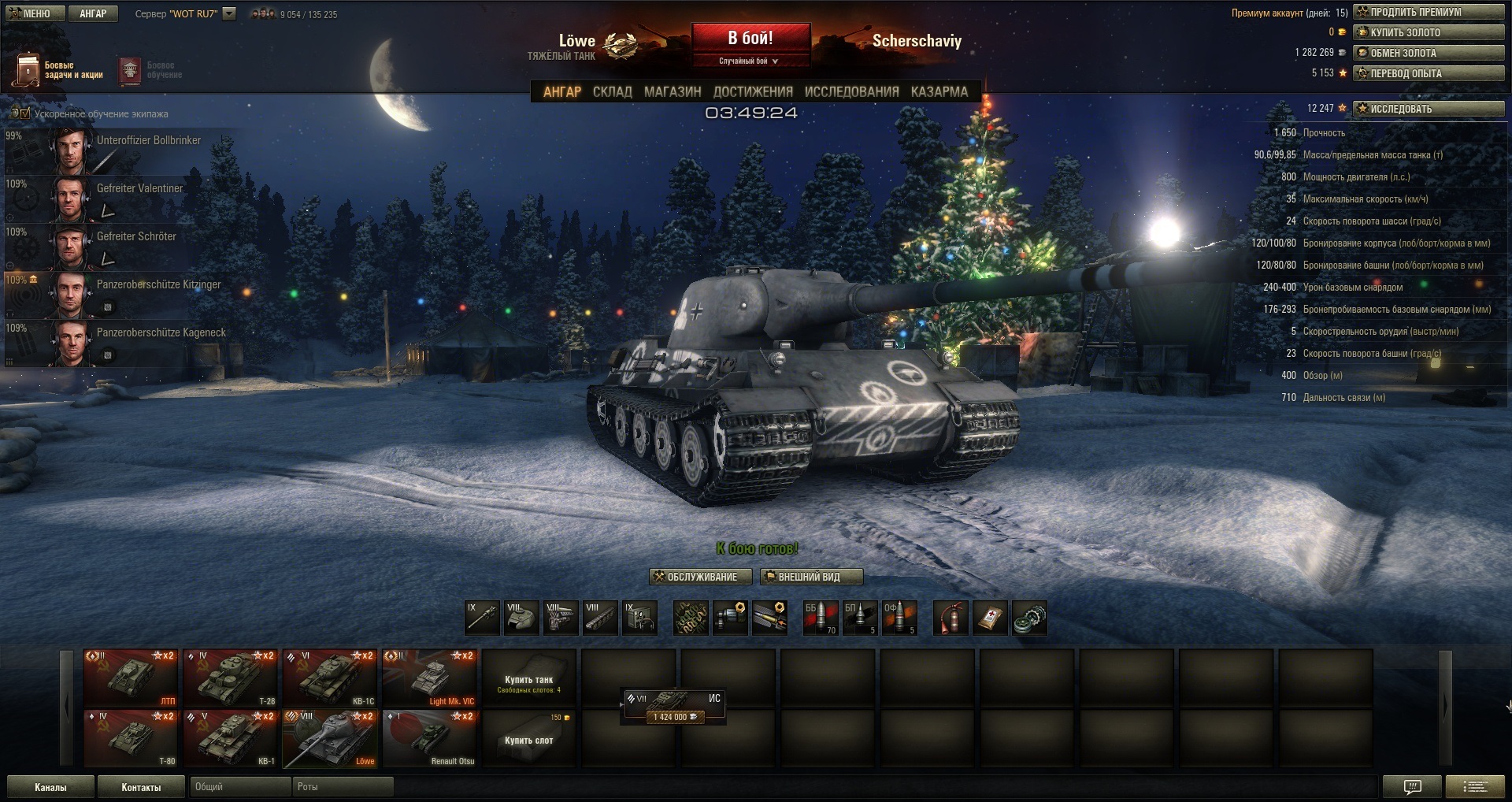This screenshot has height=802, width=1512.
Task: Open the КАЗАРМА tab
Action: (939, 92)
